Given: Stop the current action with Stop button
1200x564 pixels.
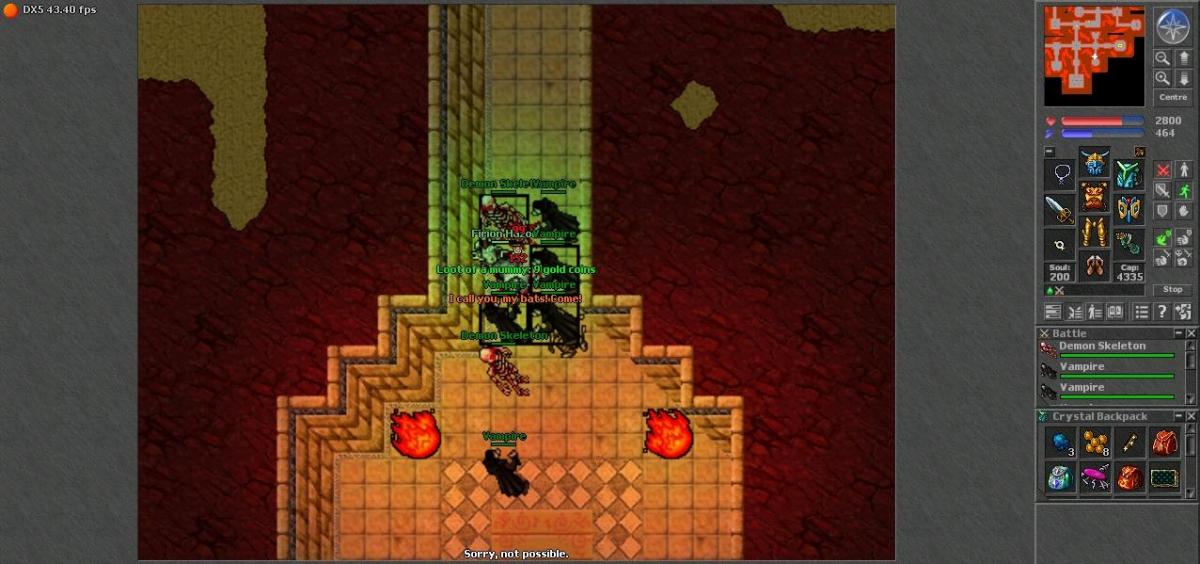Looking at the screenshot, I should click(1173, 290).
